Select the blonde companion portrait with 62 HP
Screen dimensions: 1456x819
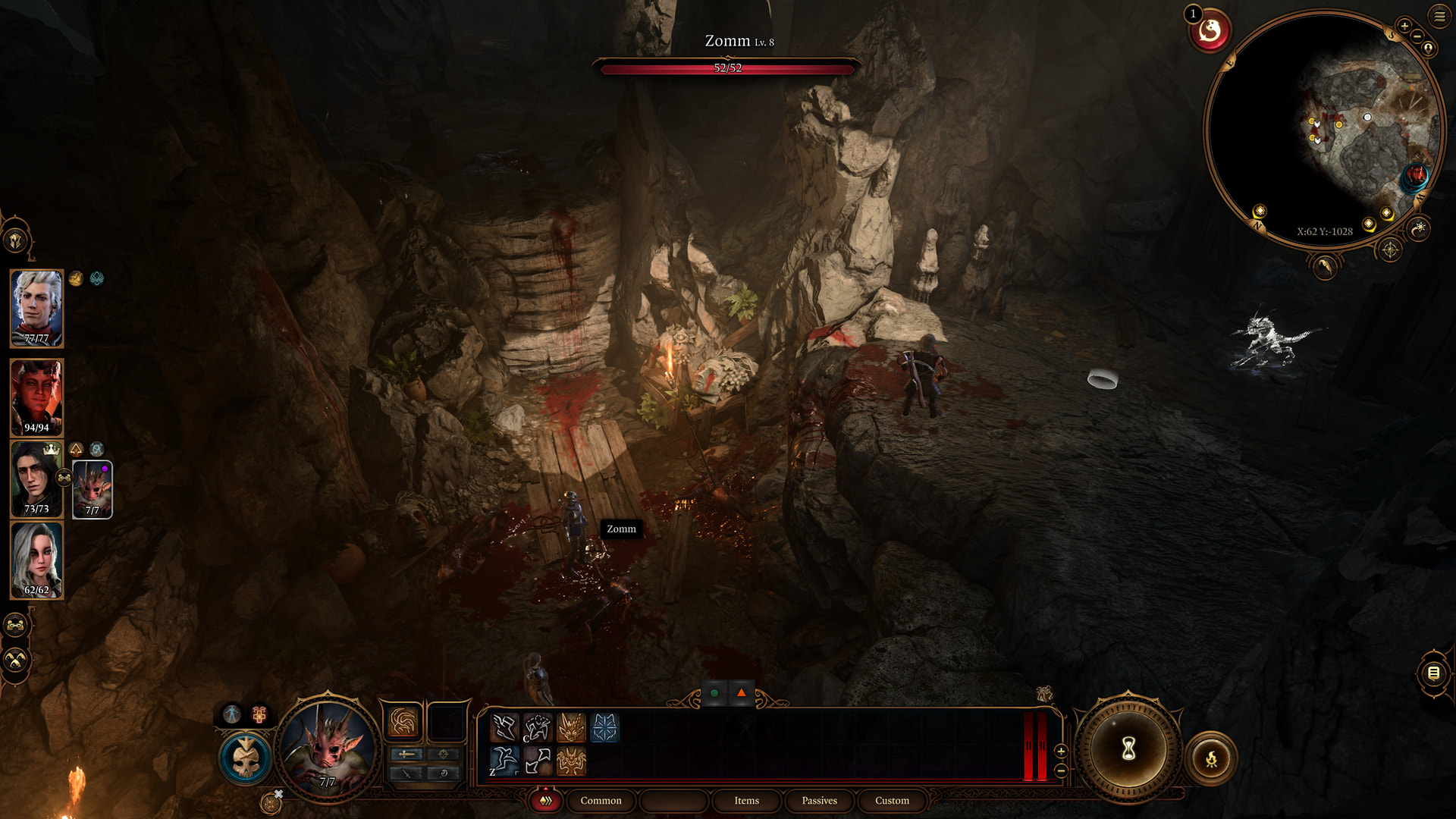click(x=36, y=560)
